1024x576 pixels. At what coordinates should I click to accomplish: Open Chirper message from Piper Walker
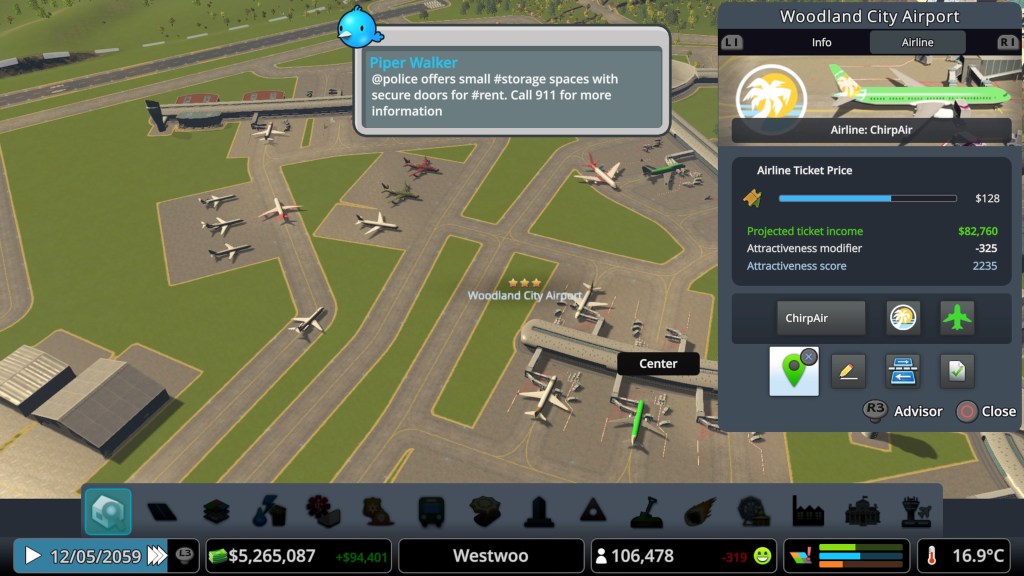point(511,87)
